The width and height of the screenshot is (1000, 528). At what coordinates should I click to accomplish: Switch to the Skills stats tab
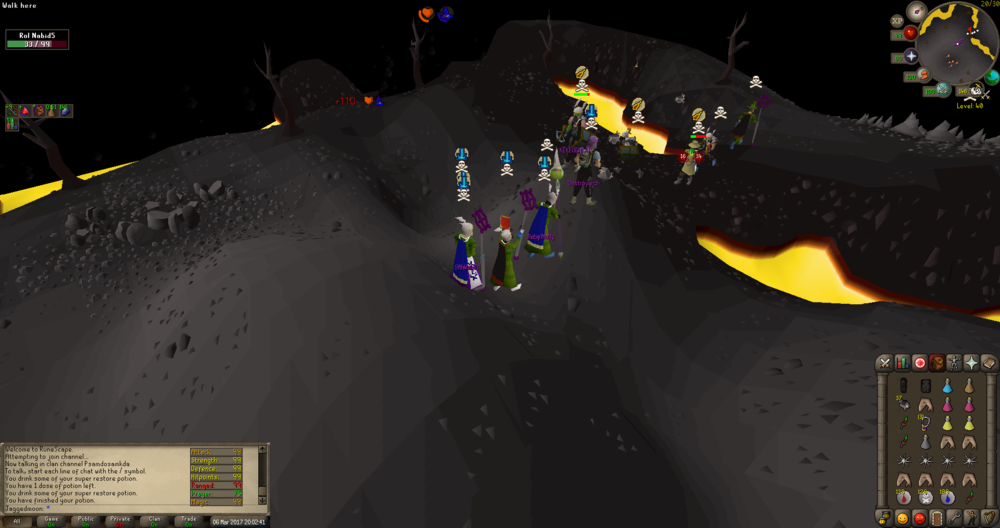(x=901, y=362)
